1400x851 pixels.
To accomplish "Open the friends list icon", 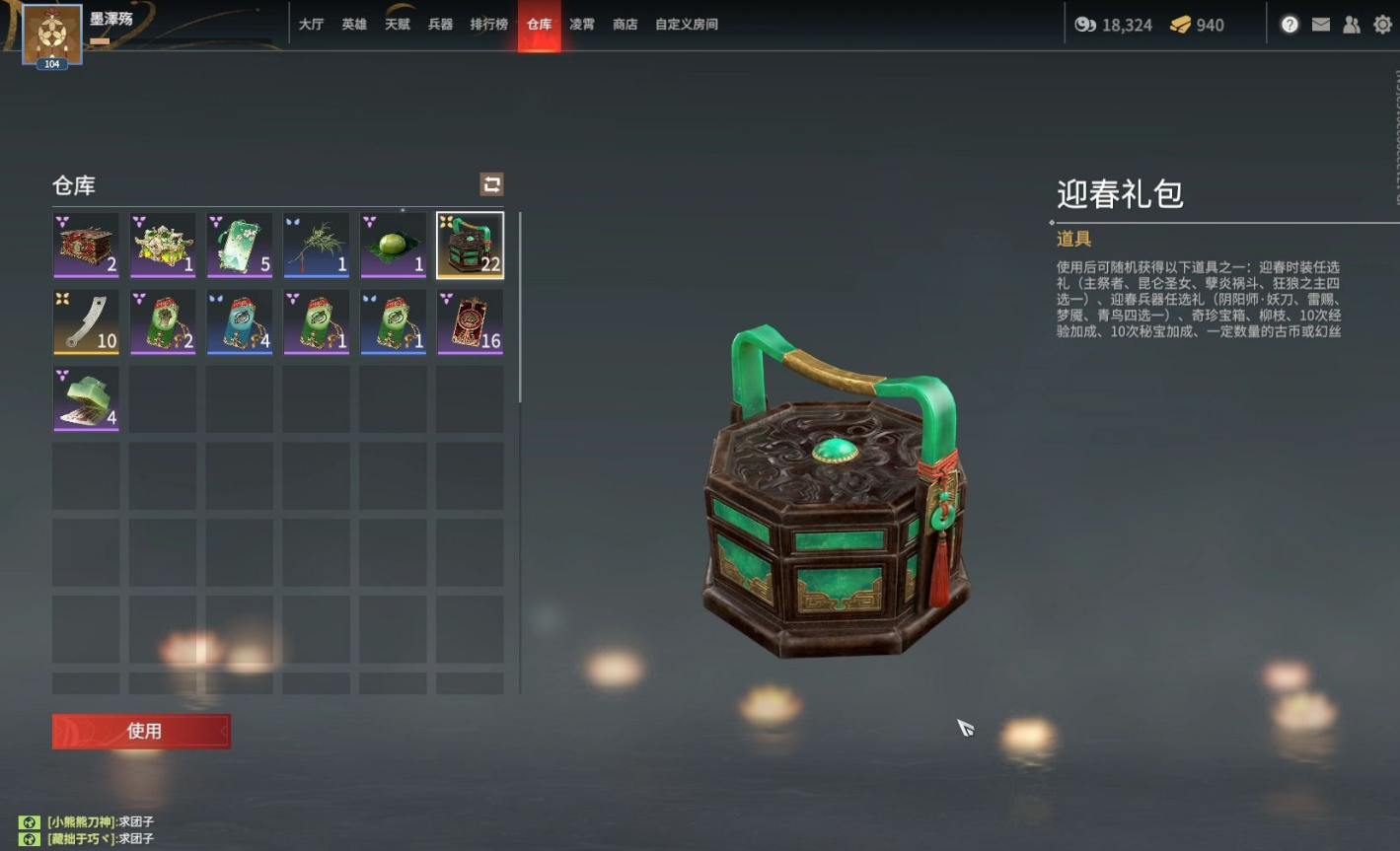I will click(1351, 24).
